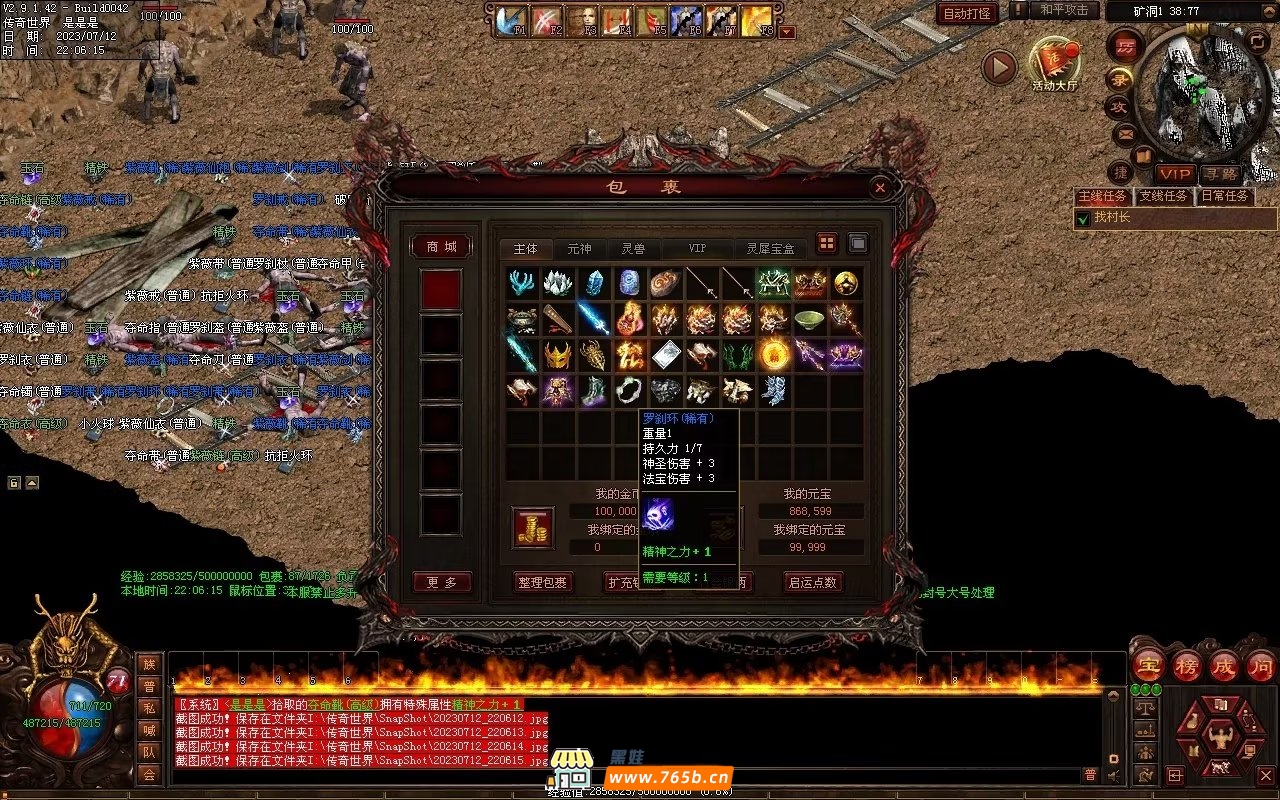Click the 启运点数 button

(x=811, y=582)
